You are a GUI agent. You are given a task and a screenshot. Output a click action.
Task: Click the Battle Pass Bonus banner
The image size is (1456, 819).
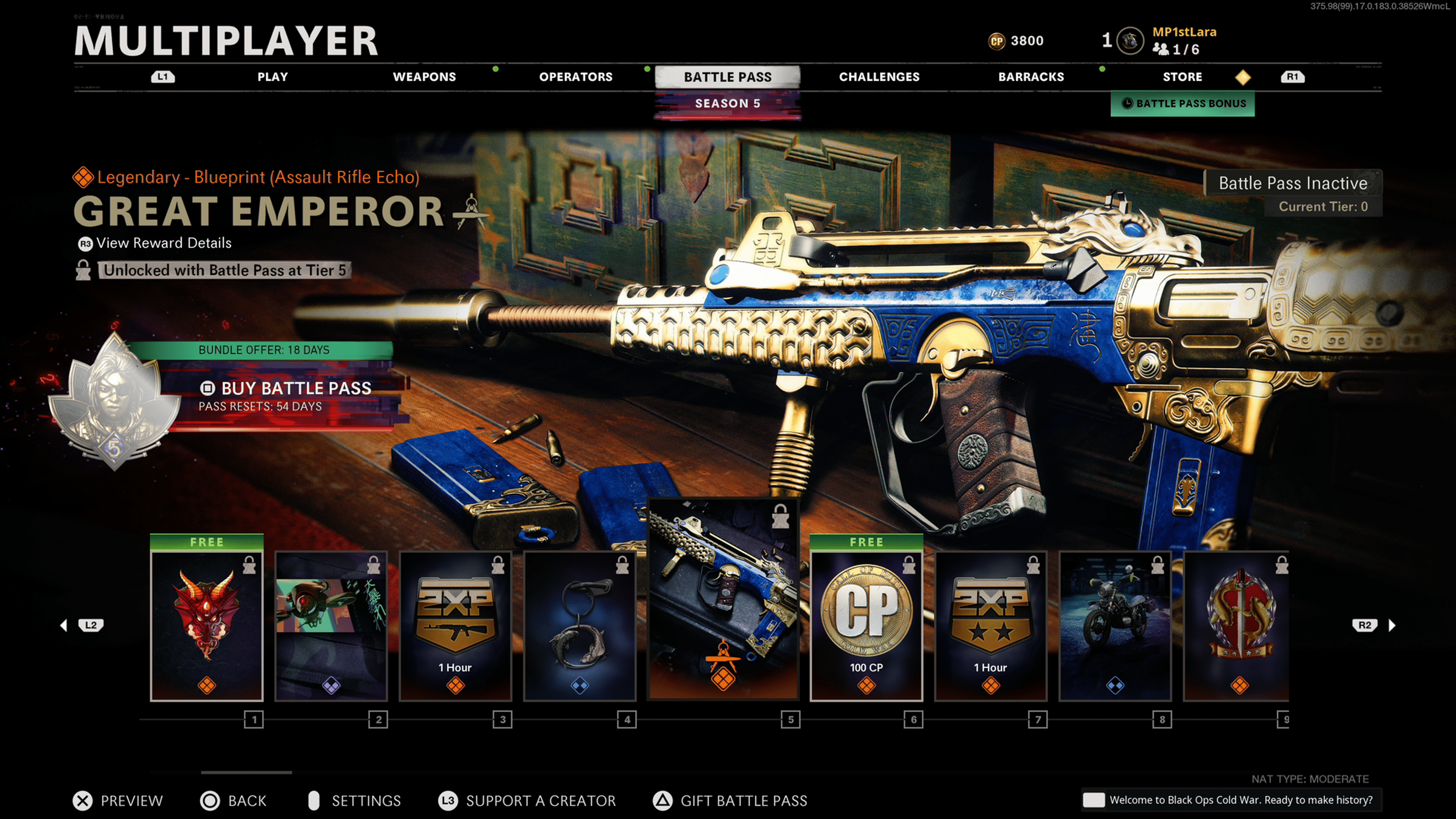click(x=1183, y=104)
